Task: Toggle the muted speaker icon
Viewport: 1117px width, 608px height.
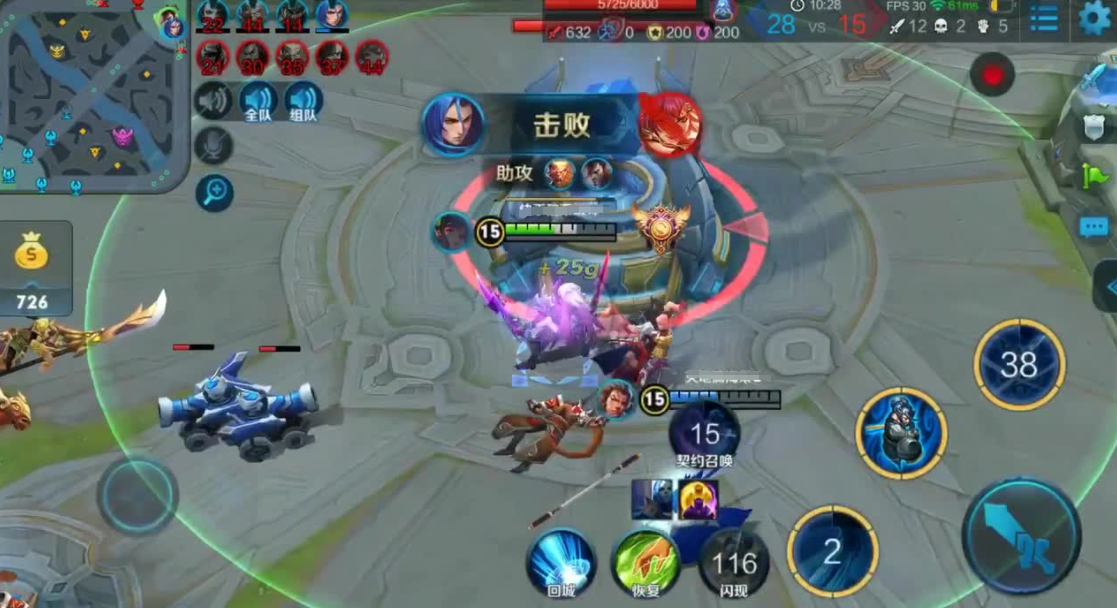Action: coord(213,101)
